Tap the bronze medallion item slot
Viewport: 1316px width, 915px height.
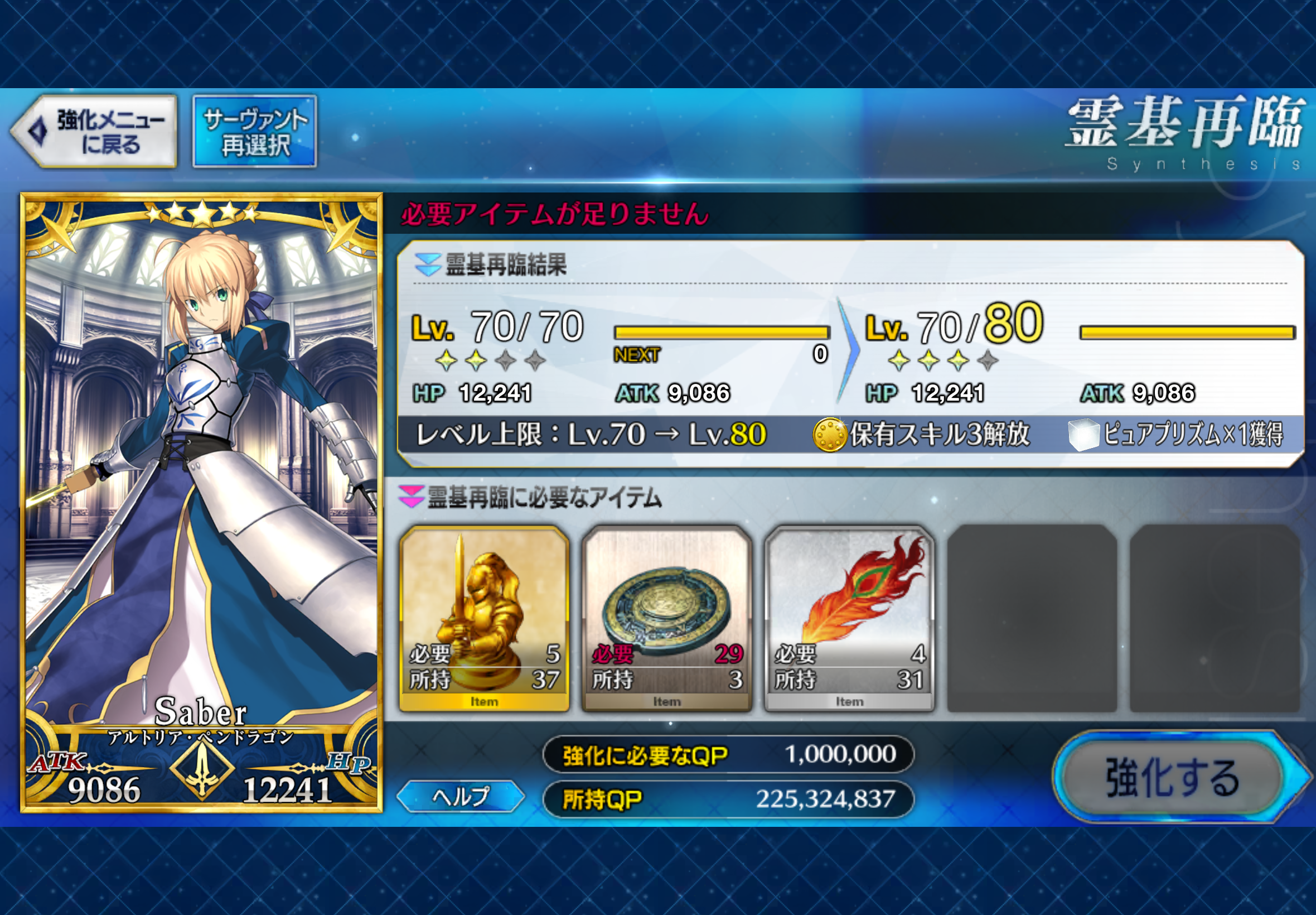(x=667, y=618)
